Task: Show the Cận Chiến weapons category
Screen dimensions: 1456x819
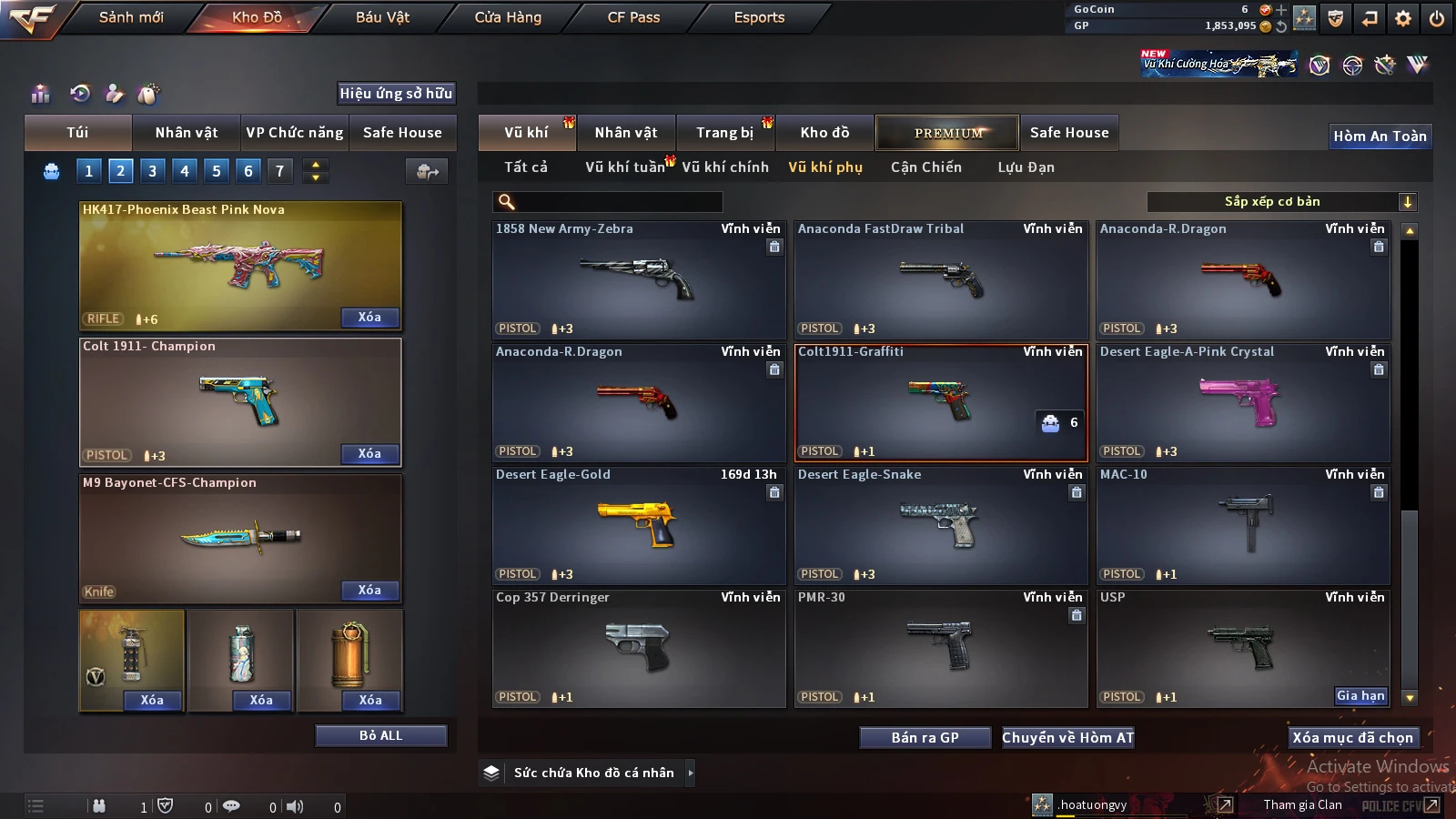Action: [925, 167]
